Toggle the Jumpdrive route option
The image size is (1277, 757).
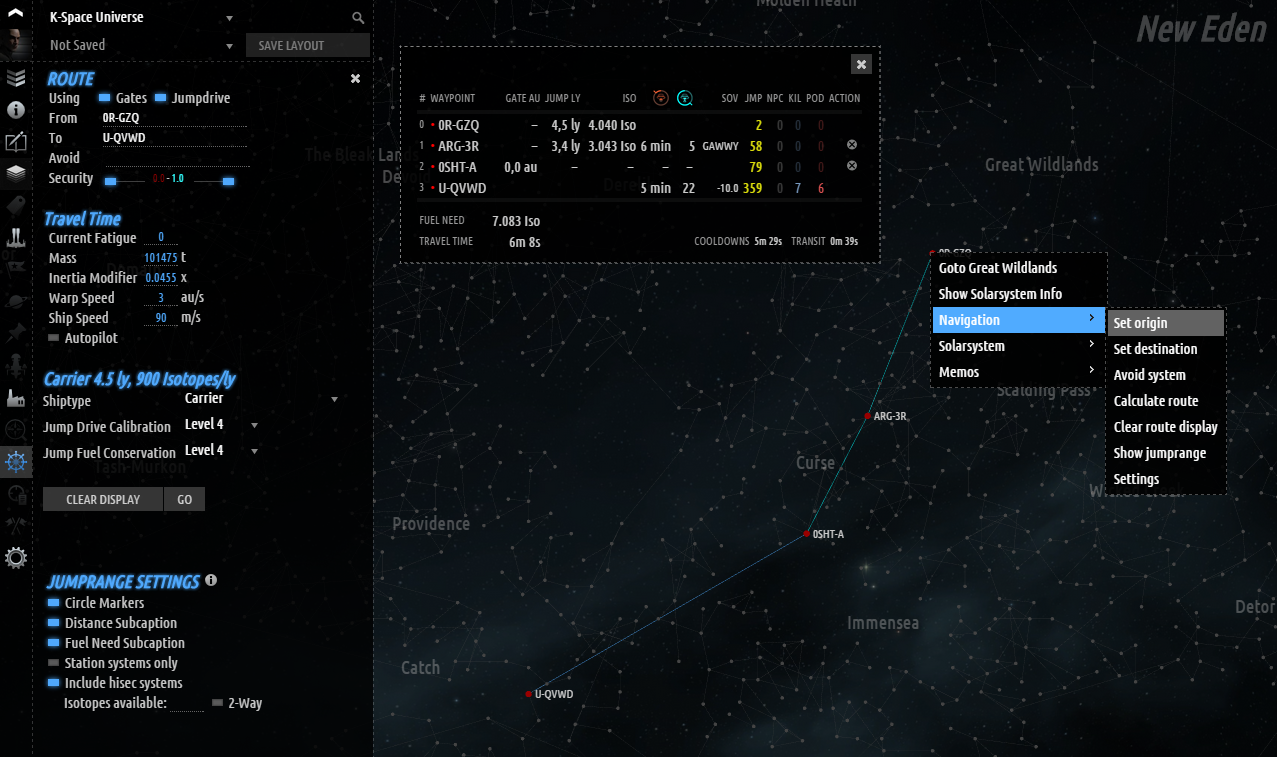point(161,98)
